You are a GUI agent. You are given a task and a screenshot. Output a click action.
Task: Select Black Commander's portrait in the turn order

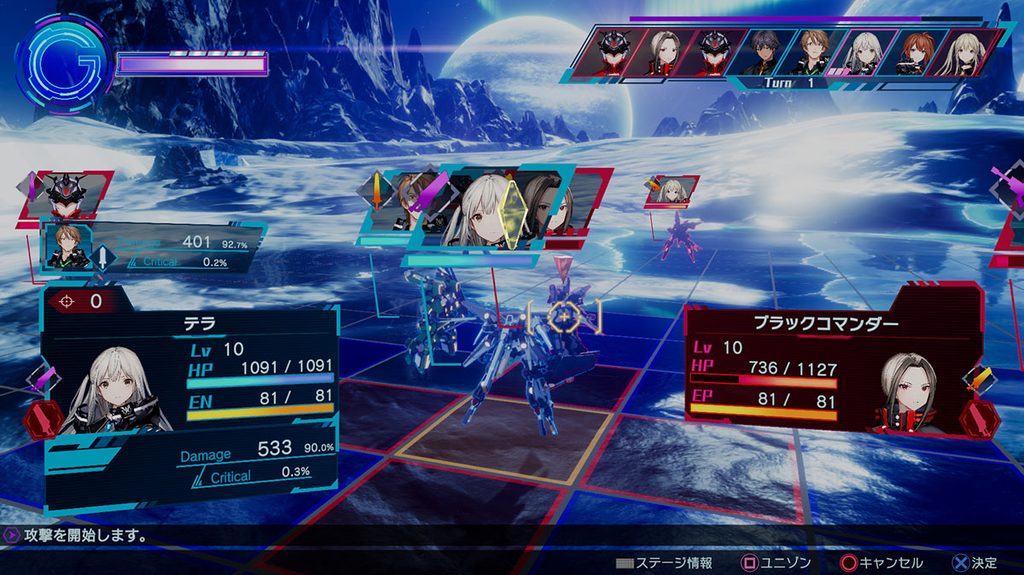(x=664, y=50)
